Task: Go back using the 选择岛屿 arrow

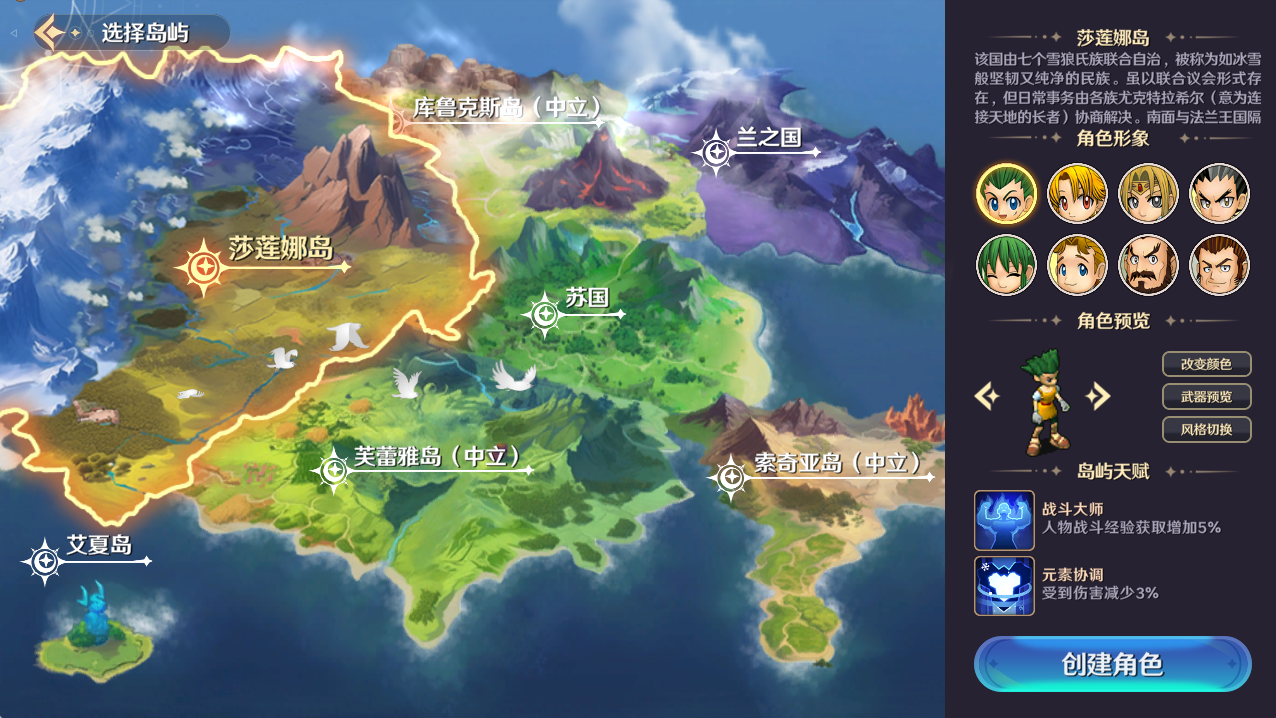Action: point(51,32)
